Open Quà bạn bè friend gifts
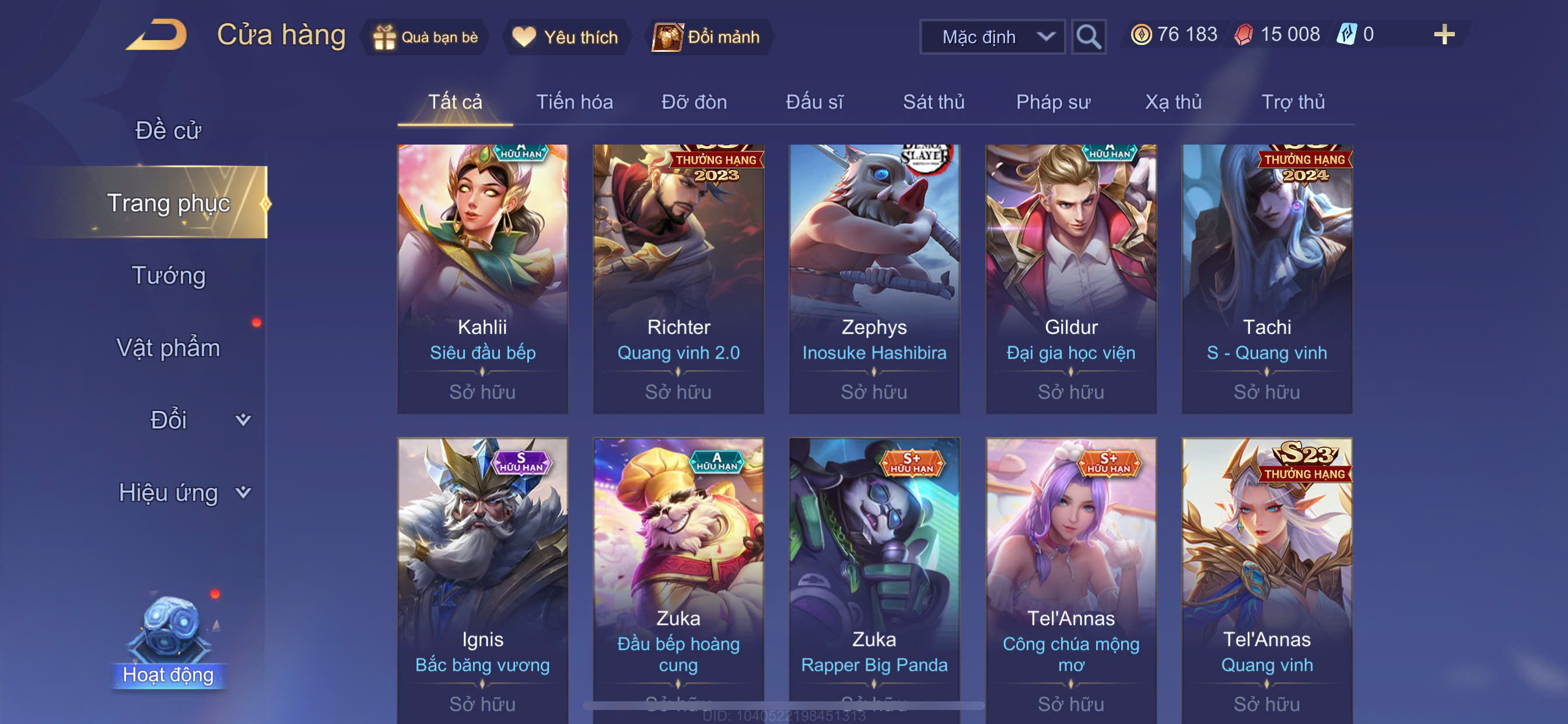 point(425,37)
